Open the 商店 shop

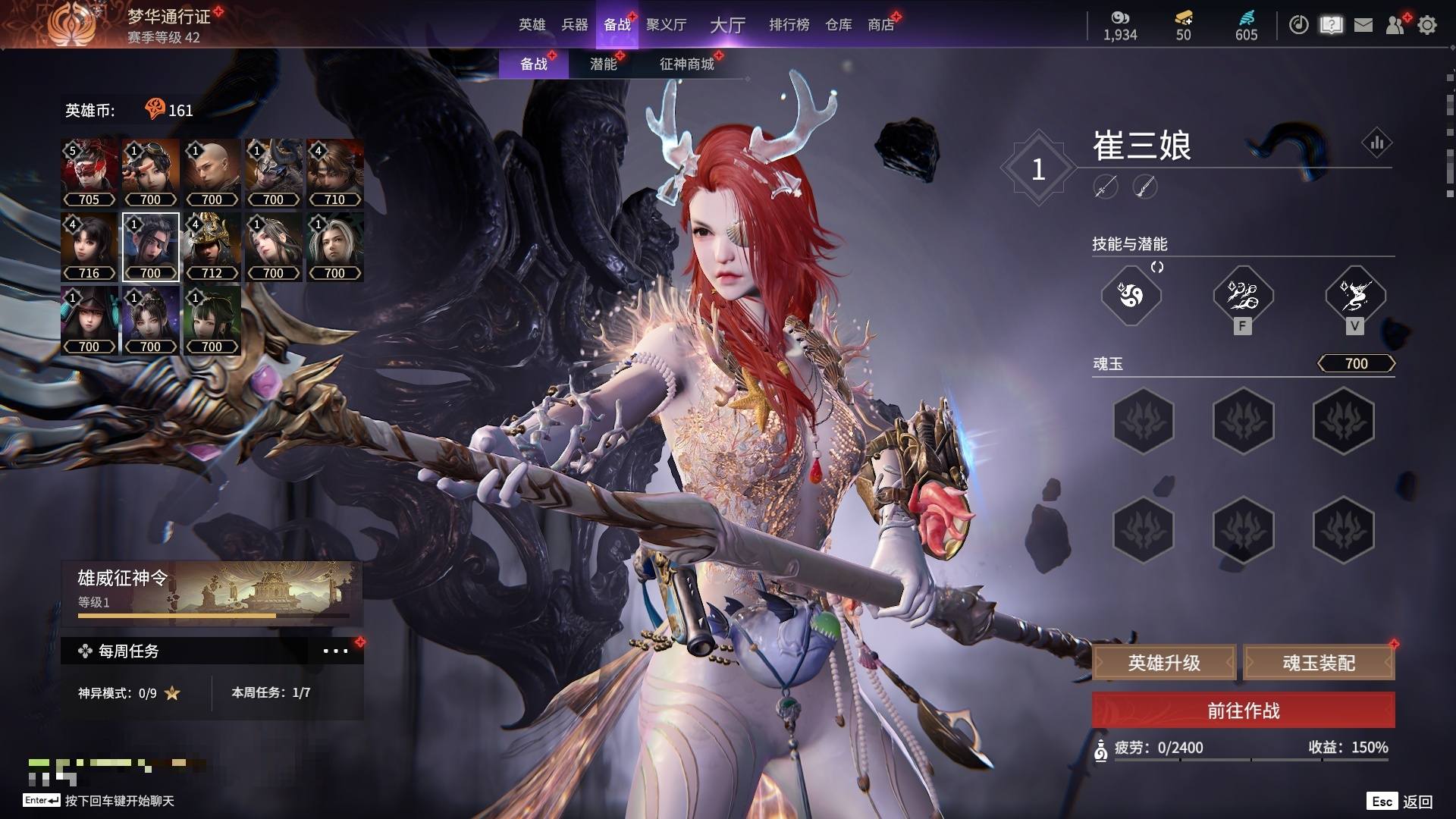pyautogui.click(x=880, y=25)
